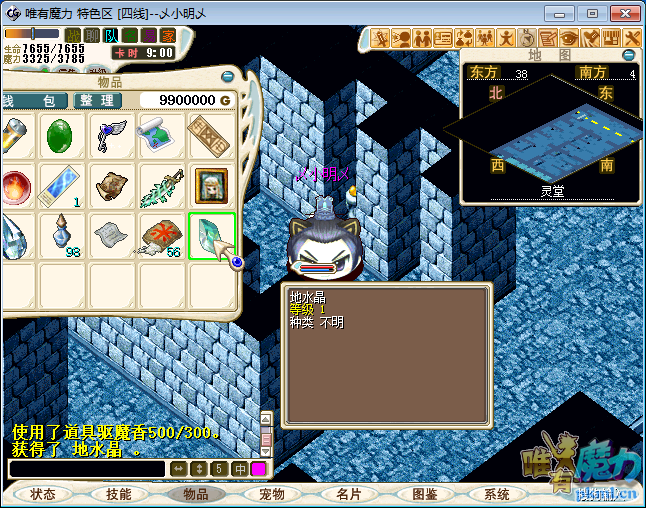Screen dimensions: 646x508
Task: Open the 系统 (System) menu
Action: pos(497,494)
